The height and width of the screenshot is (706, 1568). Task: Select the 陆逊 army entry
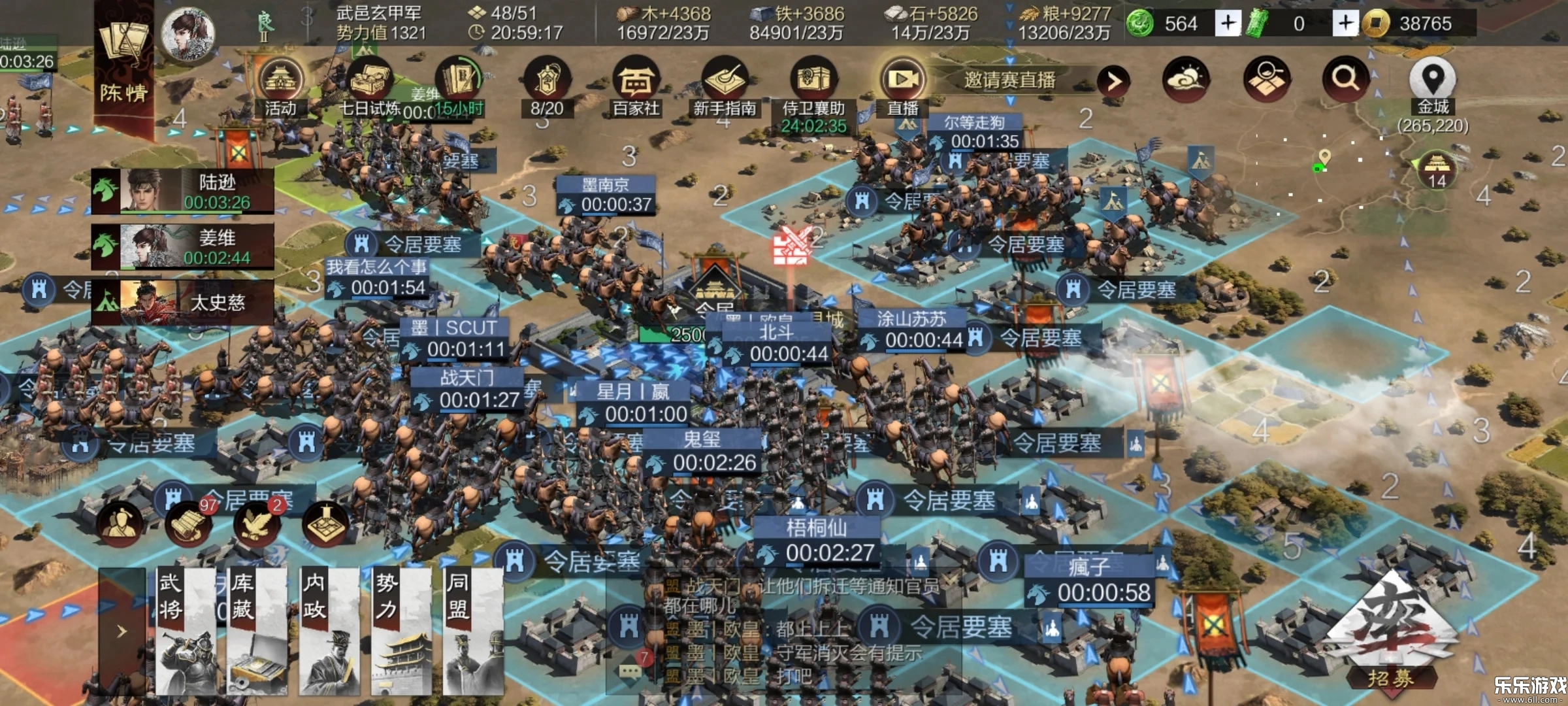(x=183, y=191)
